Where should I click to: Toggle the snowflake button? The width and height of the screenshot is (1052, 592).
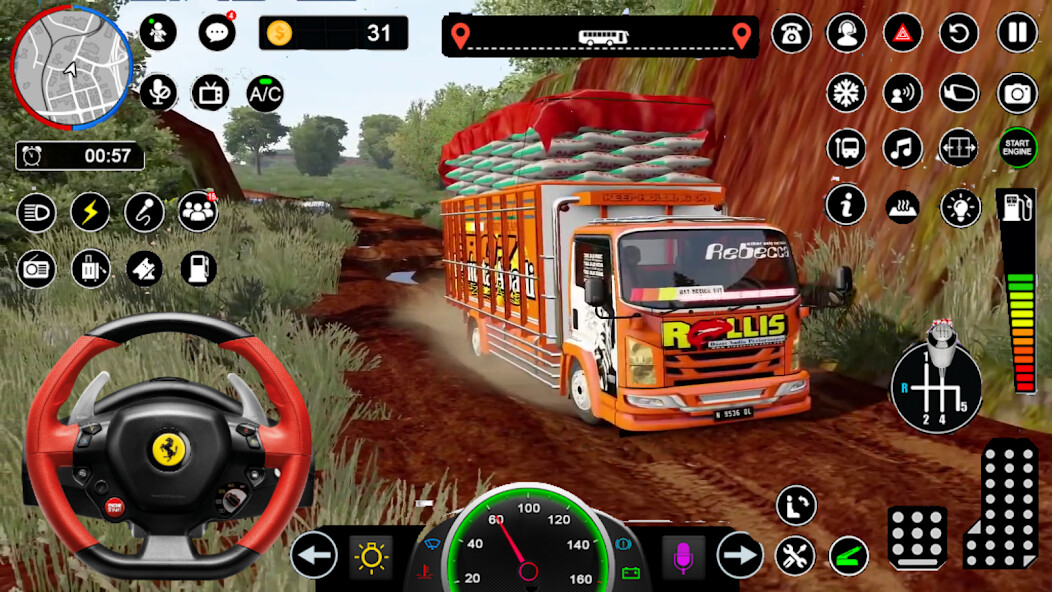[846, 93]
